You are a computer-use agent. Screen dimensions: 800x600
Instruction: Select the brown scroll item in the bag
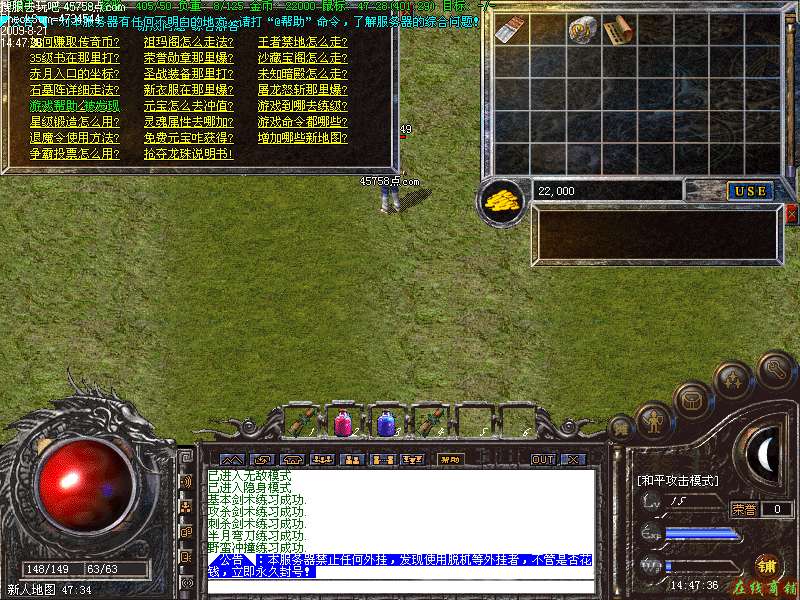[617, 30]
